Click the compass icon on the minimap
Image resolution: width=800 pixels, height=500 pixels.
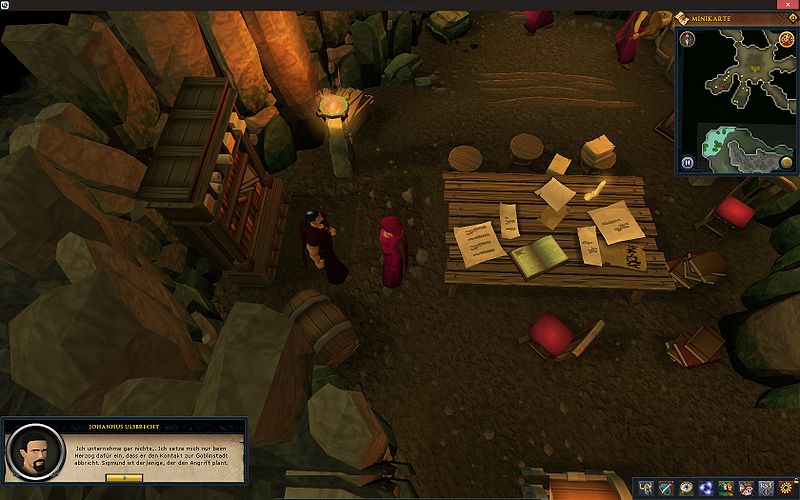pos(688,39)
